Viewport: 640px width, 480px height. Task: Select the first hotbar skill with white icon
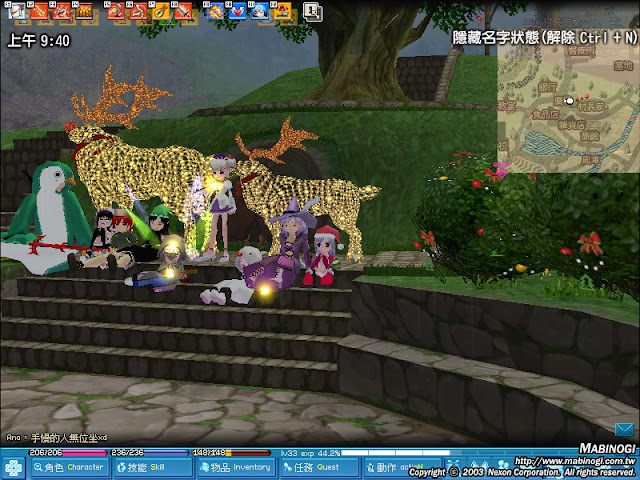tap(13, 12)
